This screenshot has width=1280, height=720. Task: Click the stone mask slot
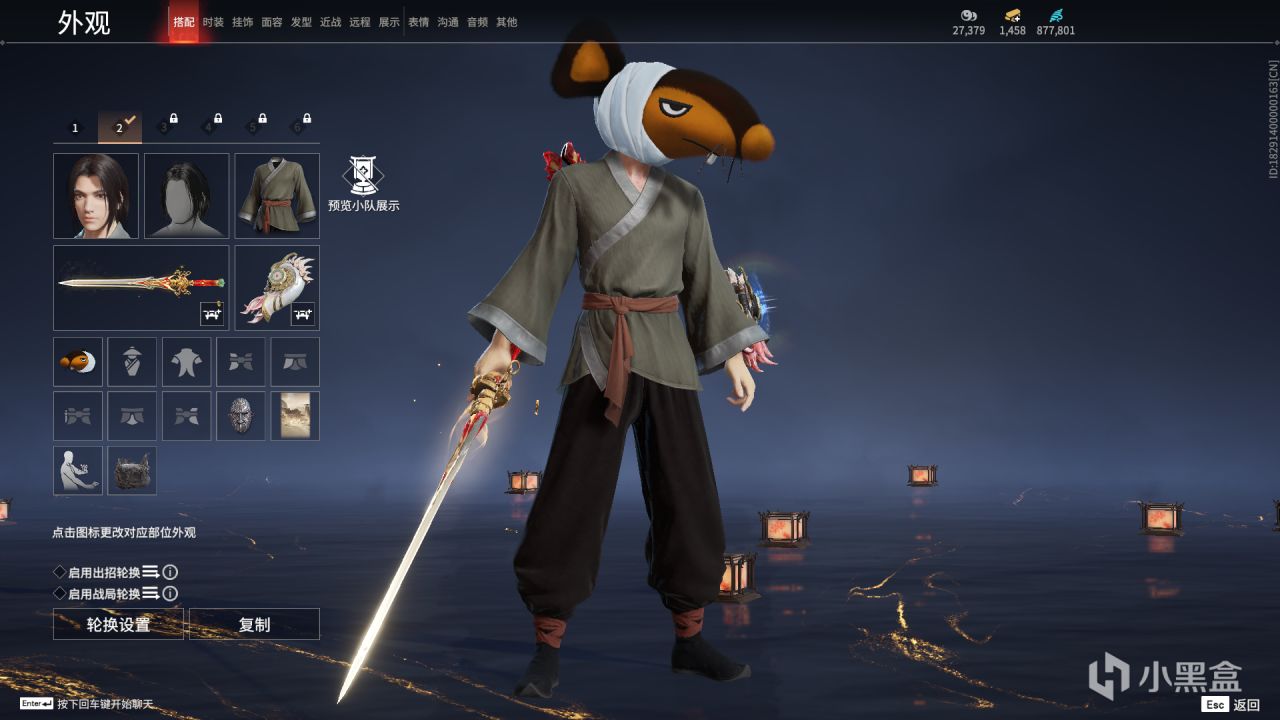(x=241, y=416)
